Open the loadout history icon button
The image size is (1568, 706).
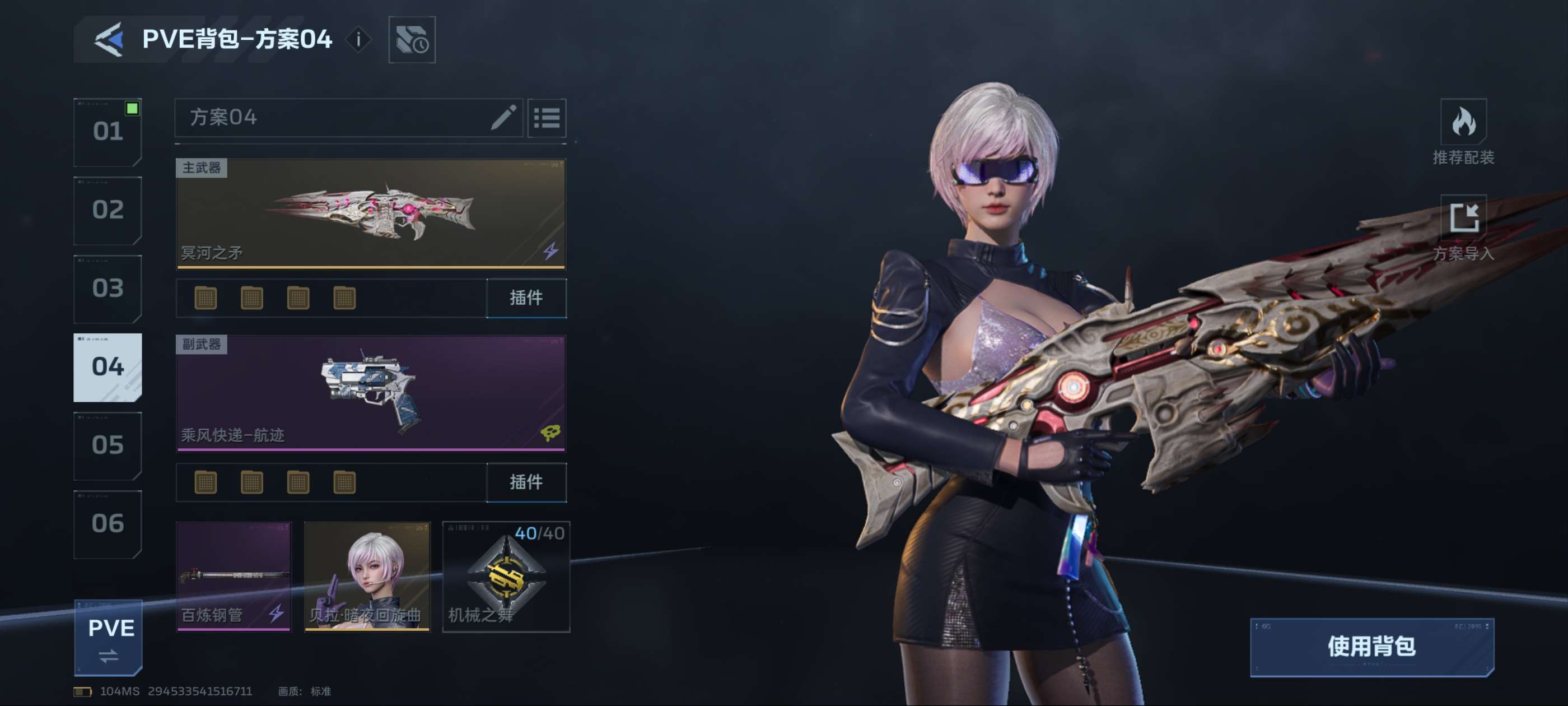[x=412, y=40]
